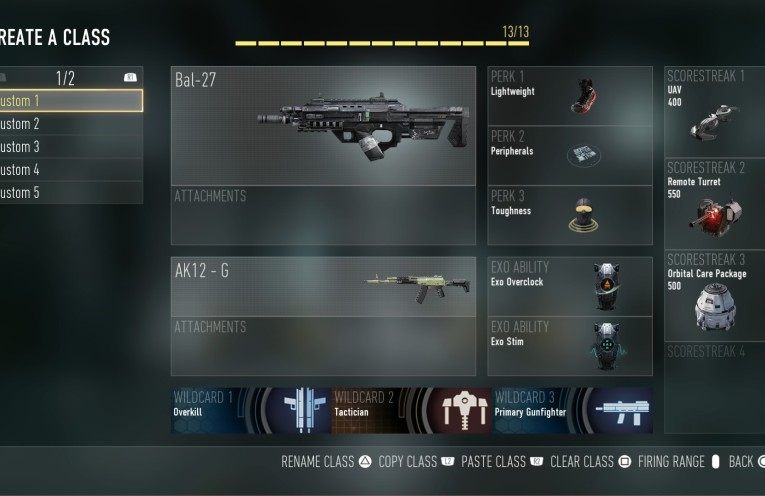Select the Remote Turret scorestreak
The height and width of the screenshot is (496, 765).
[714, 203]
